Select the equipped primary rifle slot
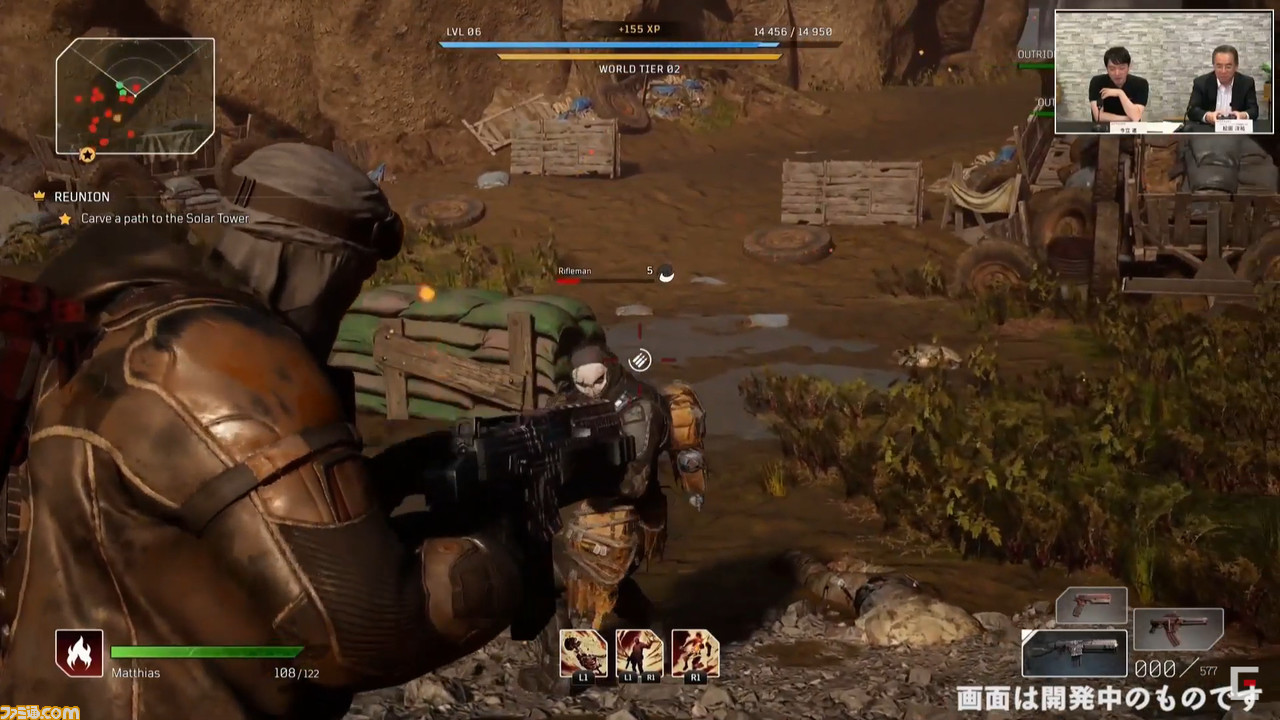Viewport: 1280px width, 720px height. pos(1074,653)
